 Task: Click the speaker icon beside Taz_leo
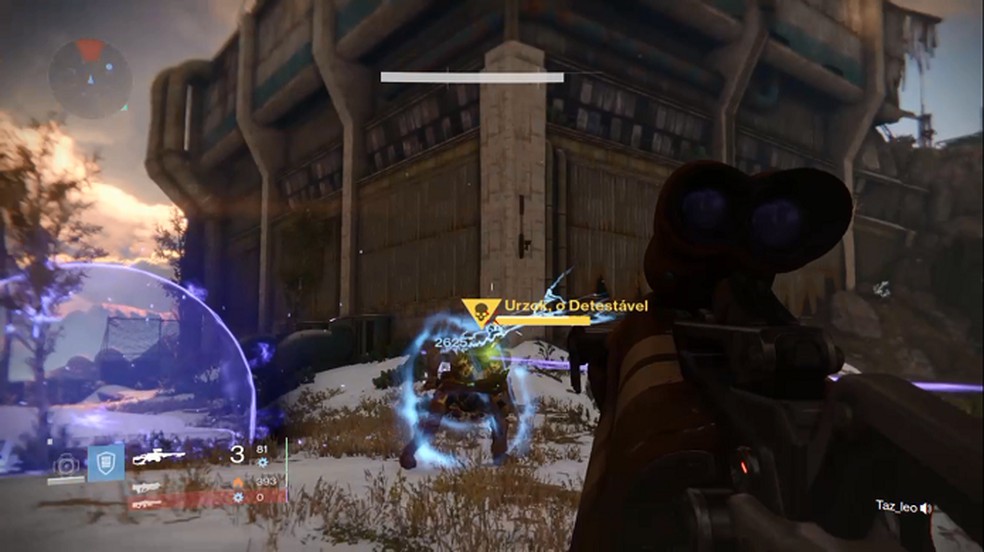click(x=926, y=508)
